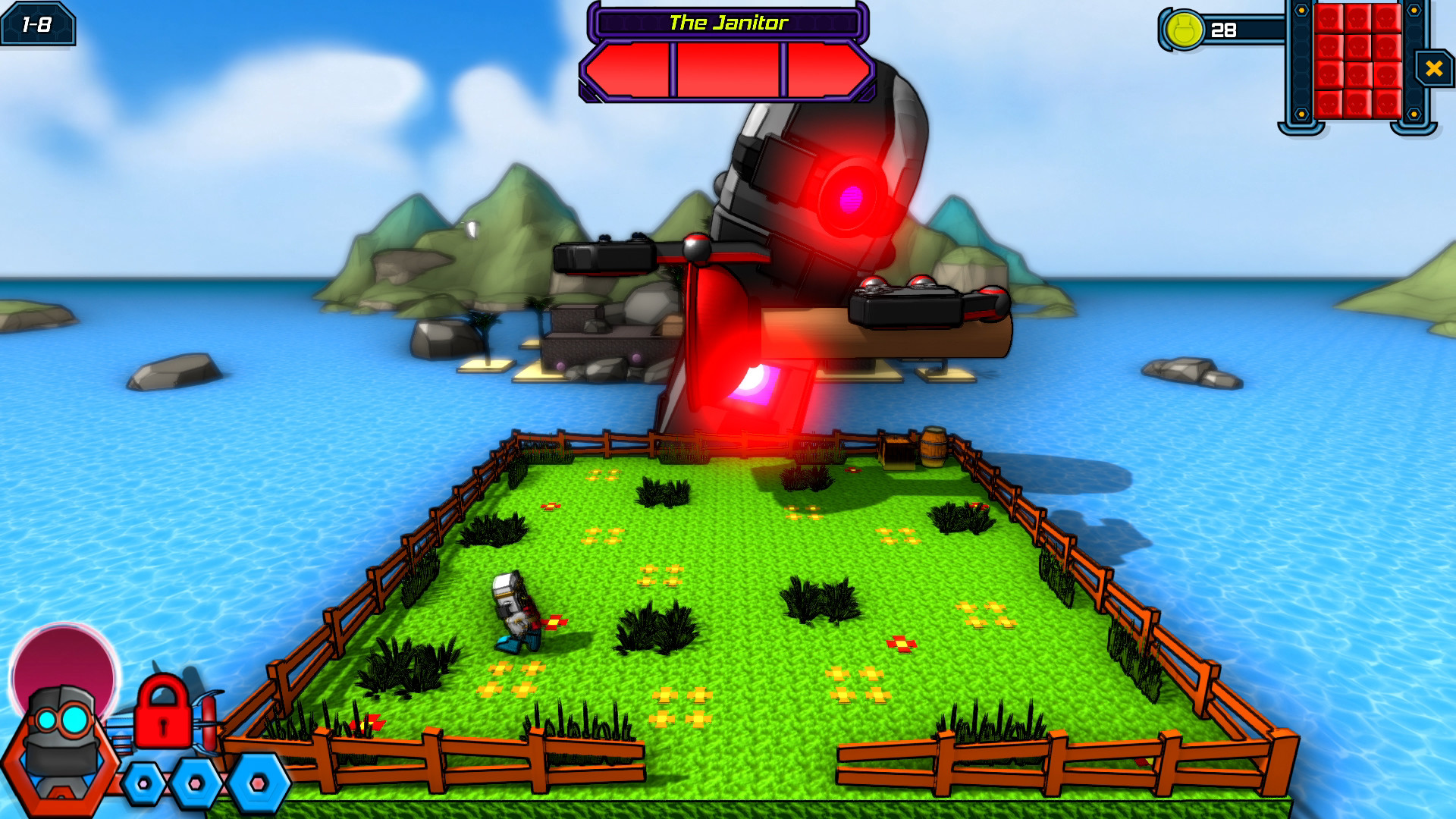This screenshot has width=1456, height=819.
Task: Close the red skull grid panel
Action: (1433, 69)
